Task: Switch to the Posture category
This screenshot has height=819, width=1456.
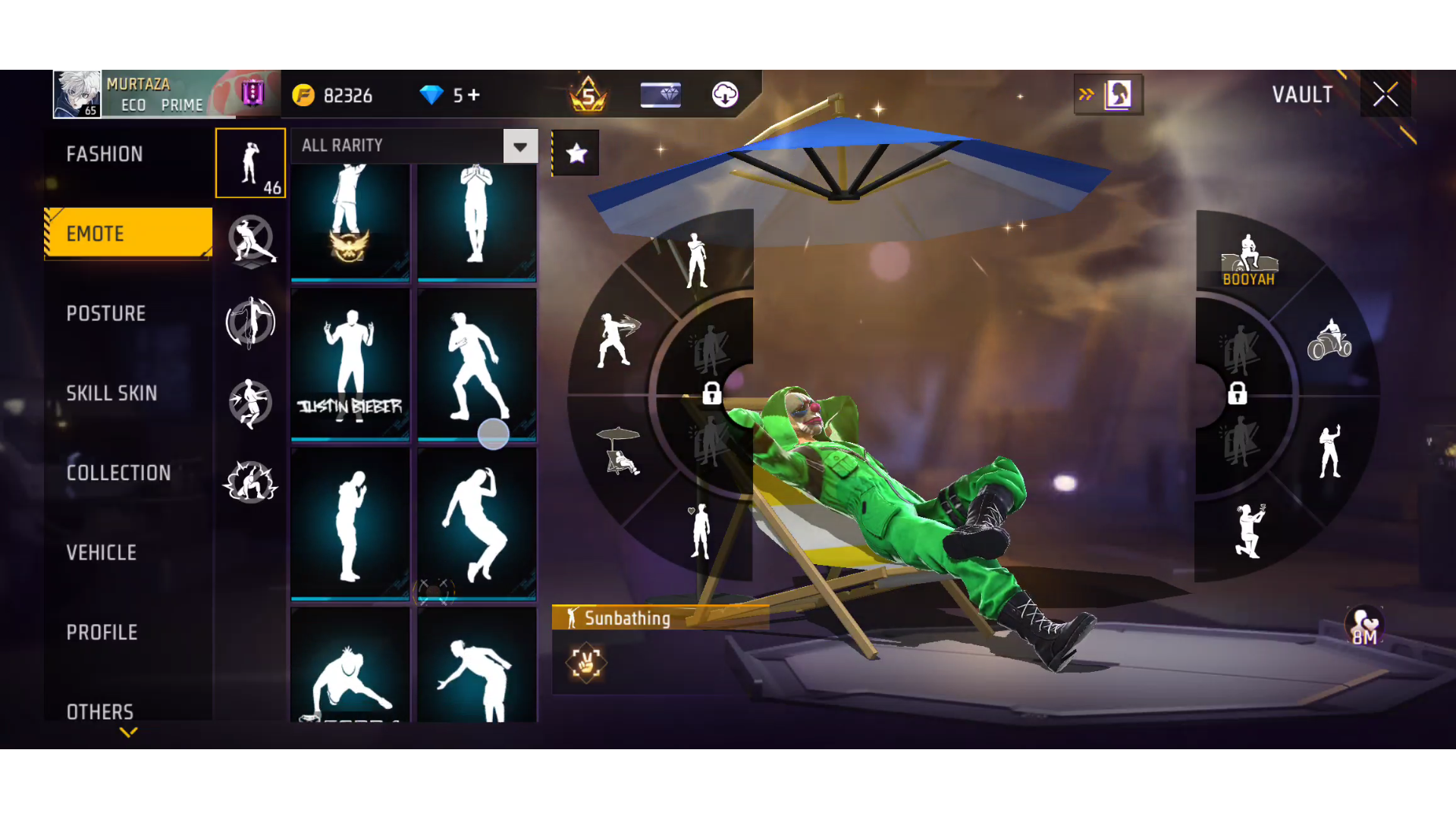Action: 106,313
